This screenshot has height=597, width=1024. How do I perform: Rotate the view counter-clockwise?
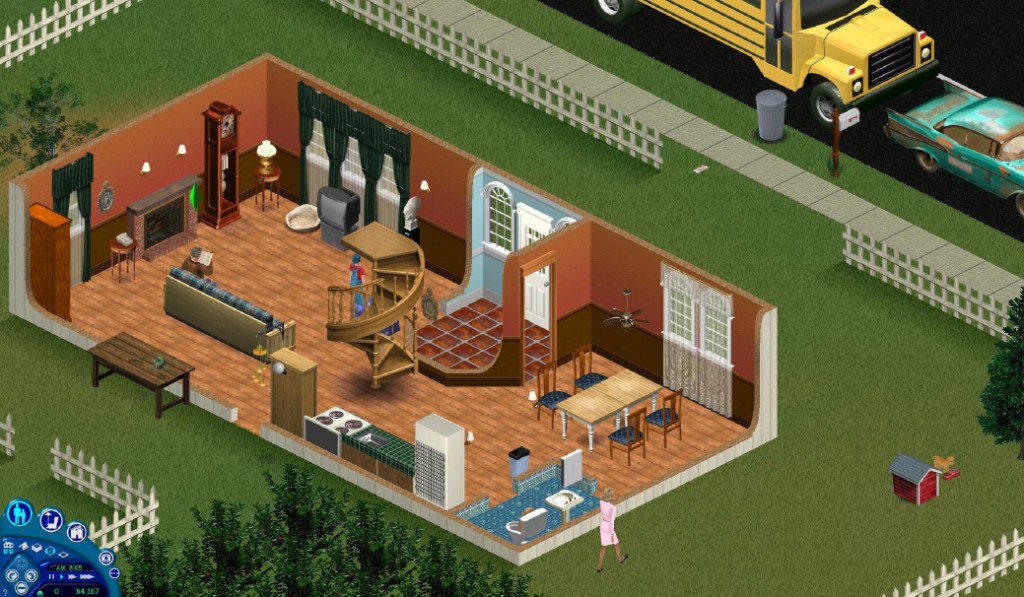(x=12, y=576)
